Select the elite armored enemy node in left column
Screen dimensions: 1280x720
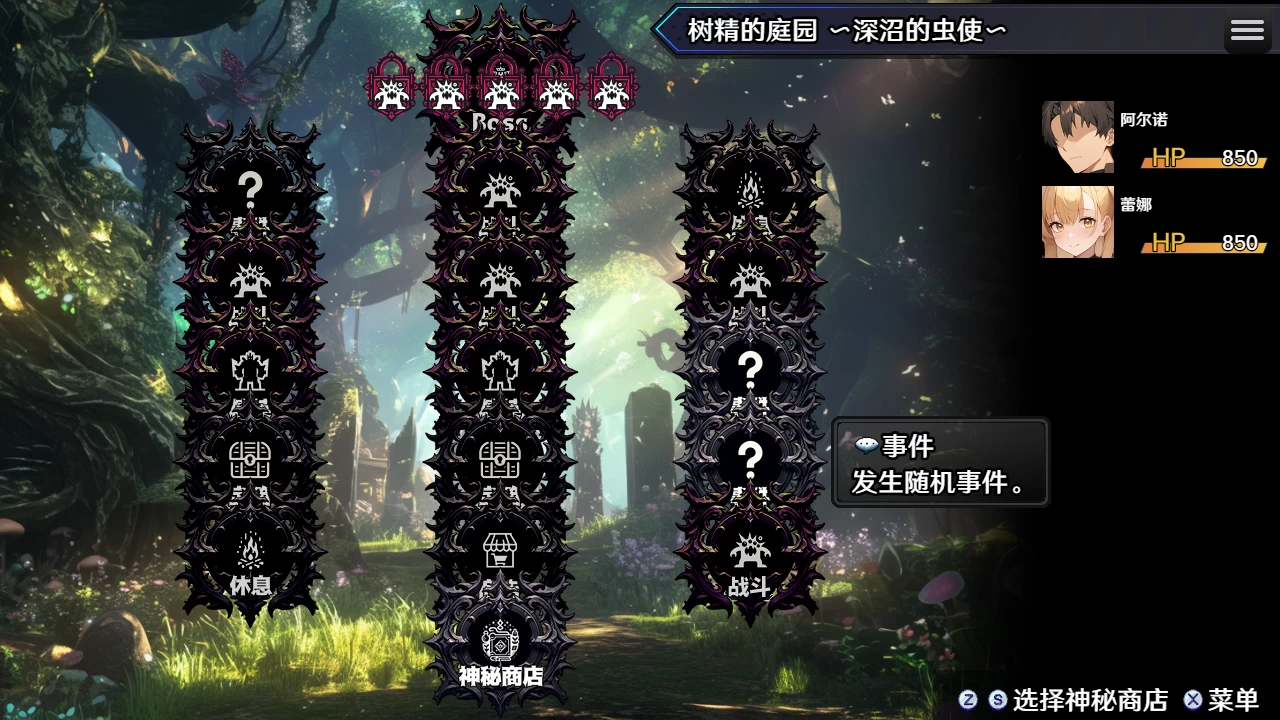[x=251, y=370]
